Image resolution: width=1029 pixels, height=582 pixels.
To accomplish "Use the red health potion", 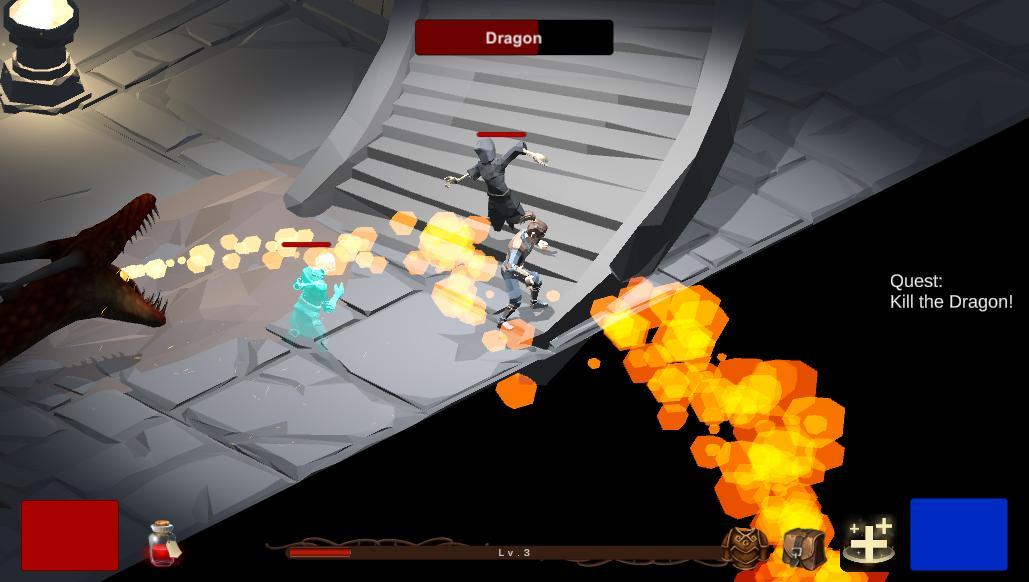I will click(x=163, y=543).
